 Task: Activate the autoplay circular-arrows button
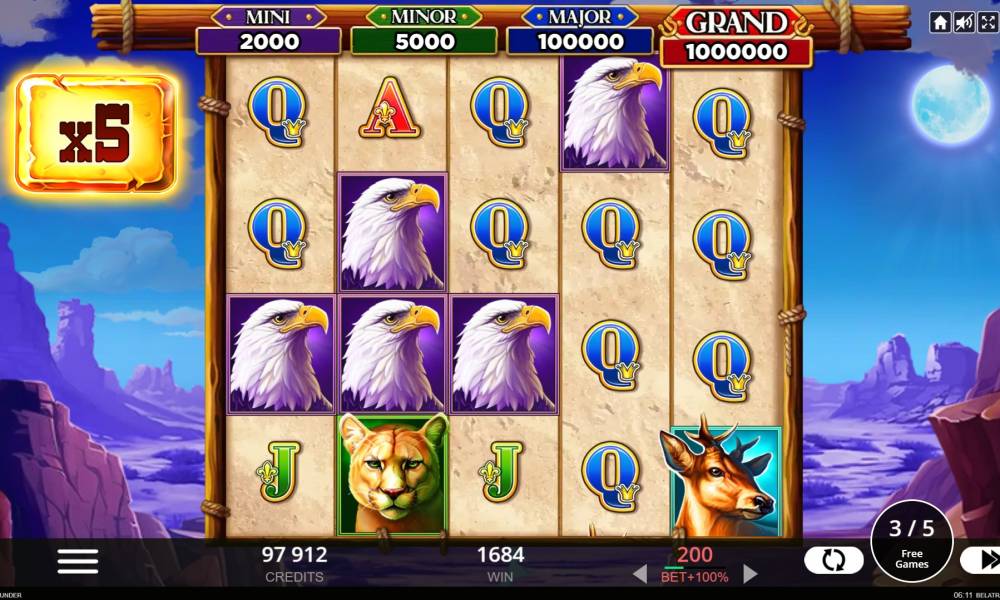[x=833, y=561]
